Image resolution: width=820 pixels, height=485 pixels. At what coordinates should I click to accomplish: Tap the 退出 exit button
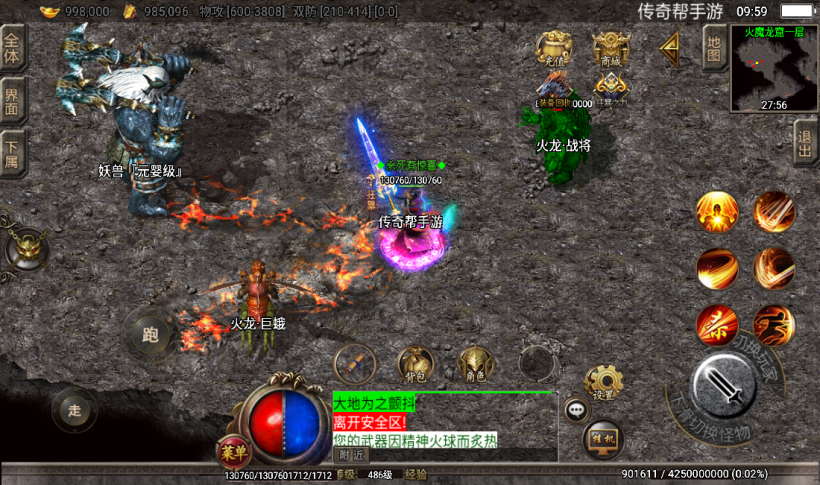click(805, 145)
